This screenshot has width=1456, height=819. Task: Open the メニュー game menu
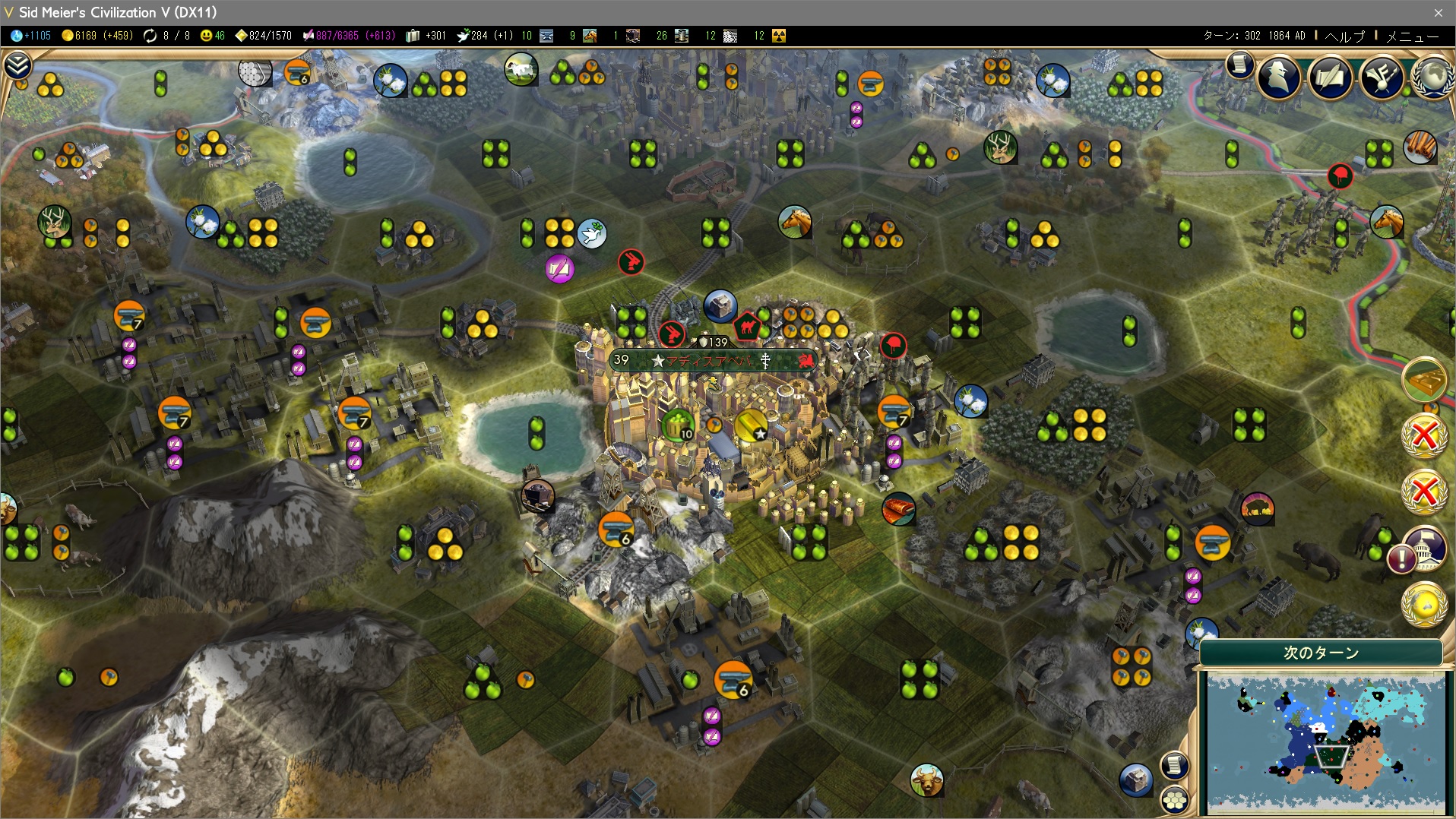[x=1413, y=36]
